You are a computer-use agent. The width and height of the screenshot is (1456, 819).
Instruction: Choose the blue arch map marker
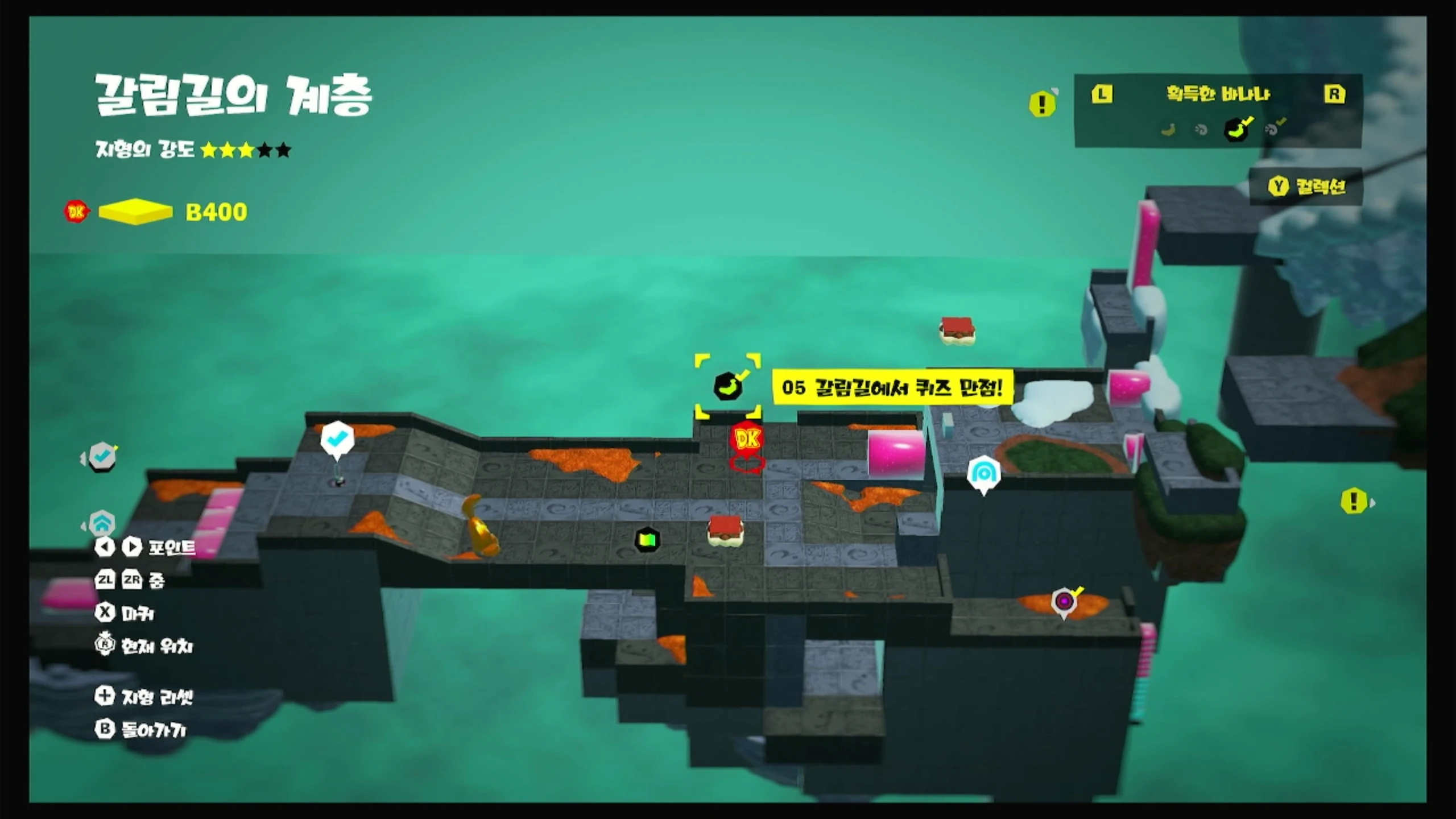(984, 473)
